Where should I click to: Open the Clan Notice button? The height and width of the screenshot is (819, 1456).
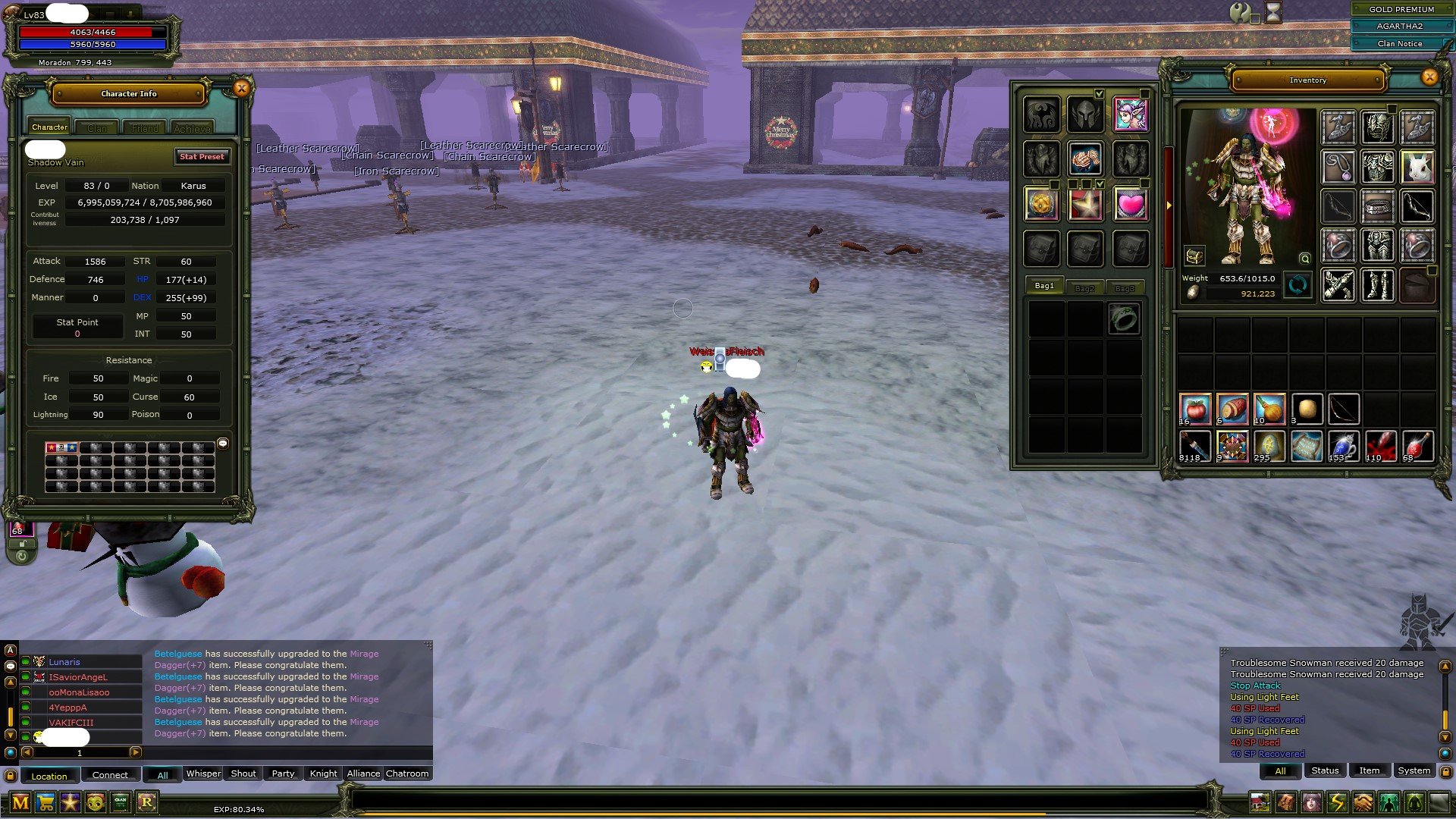tap(1400, 44)
